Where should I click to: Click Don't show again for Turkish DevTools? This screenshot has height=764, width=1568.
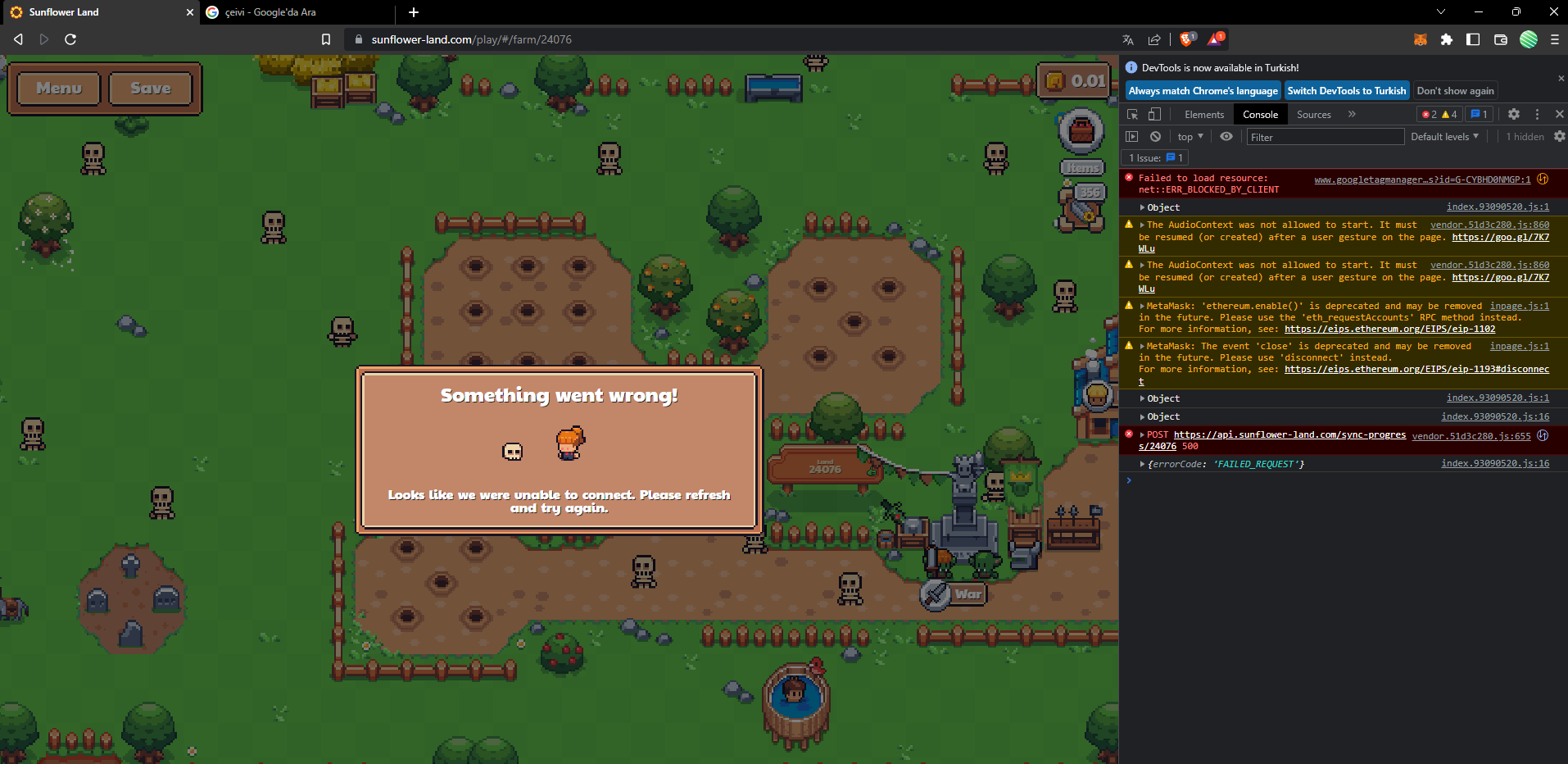[1455, 90]
